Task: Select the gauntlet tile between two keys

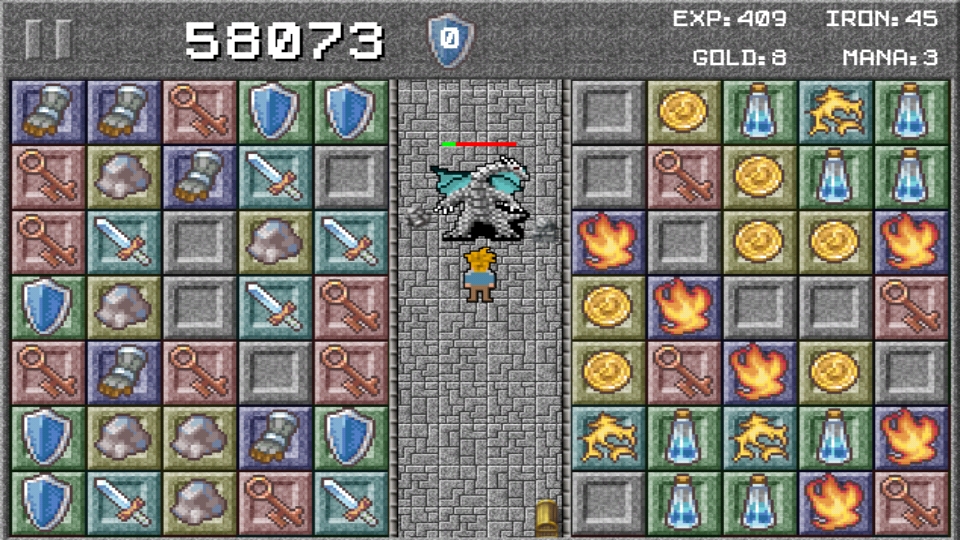Action: (124, 372)
